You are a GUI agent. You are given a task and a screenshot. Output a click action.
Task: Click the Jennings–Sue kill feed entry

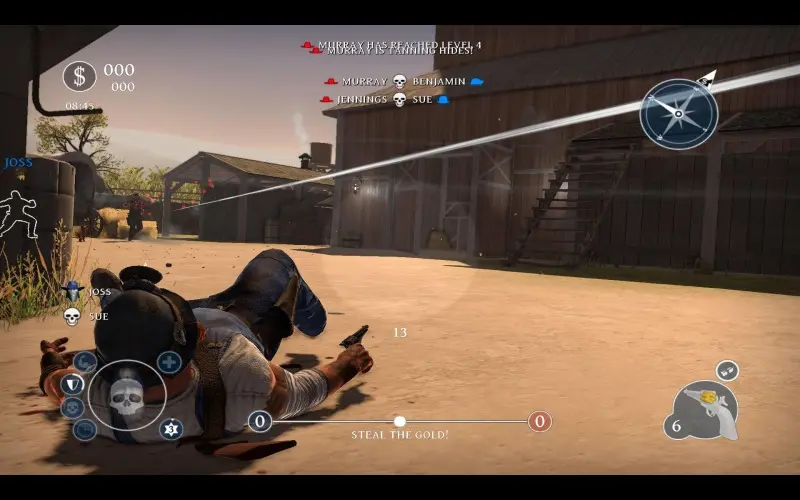[384, 99]
